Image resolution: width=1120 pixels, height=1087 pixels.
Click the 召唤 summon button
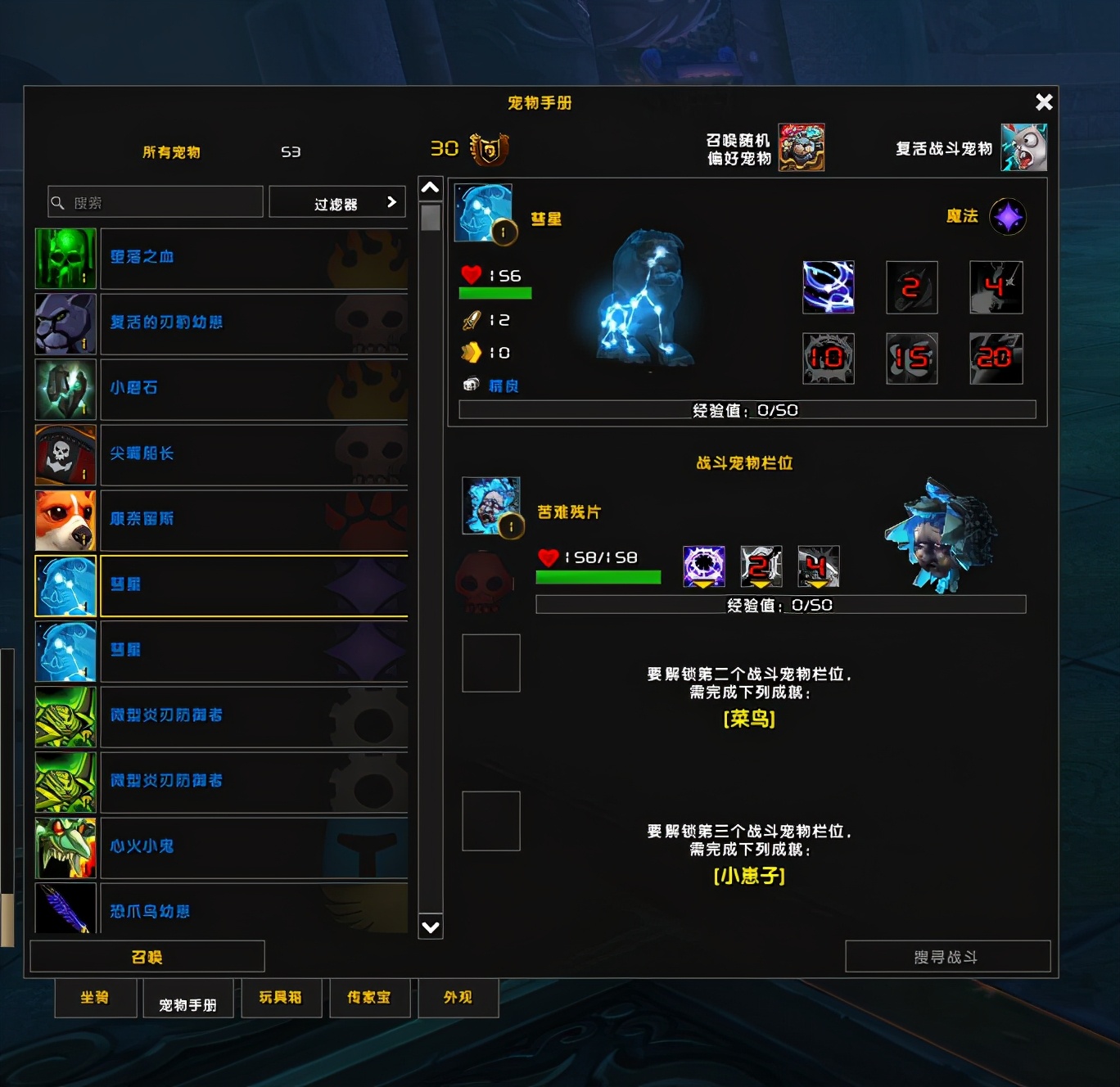coord(146,955)
